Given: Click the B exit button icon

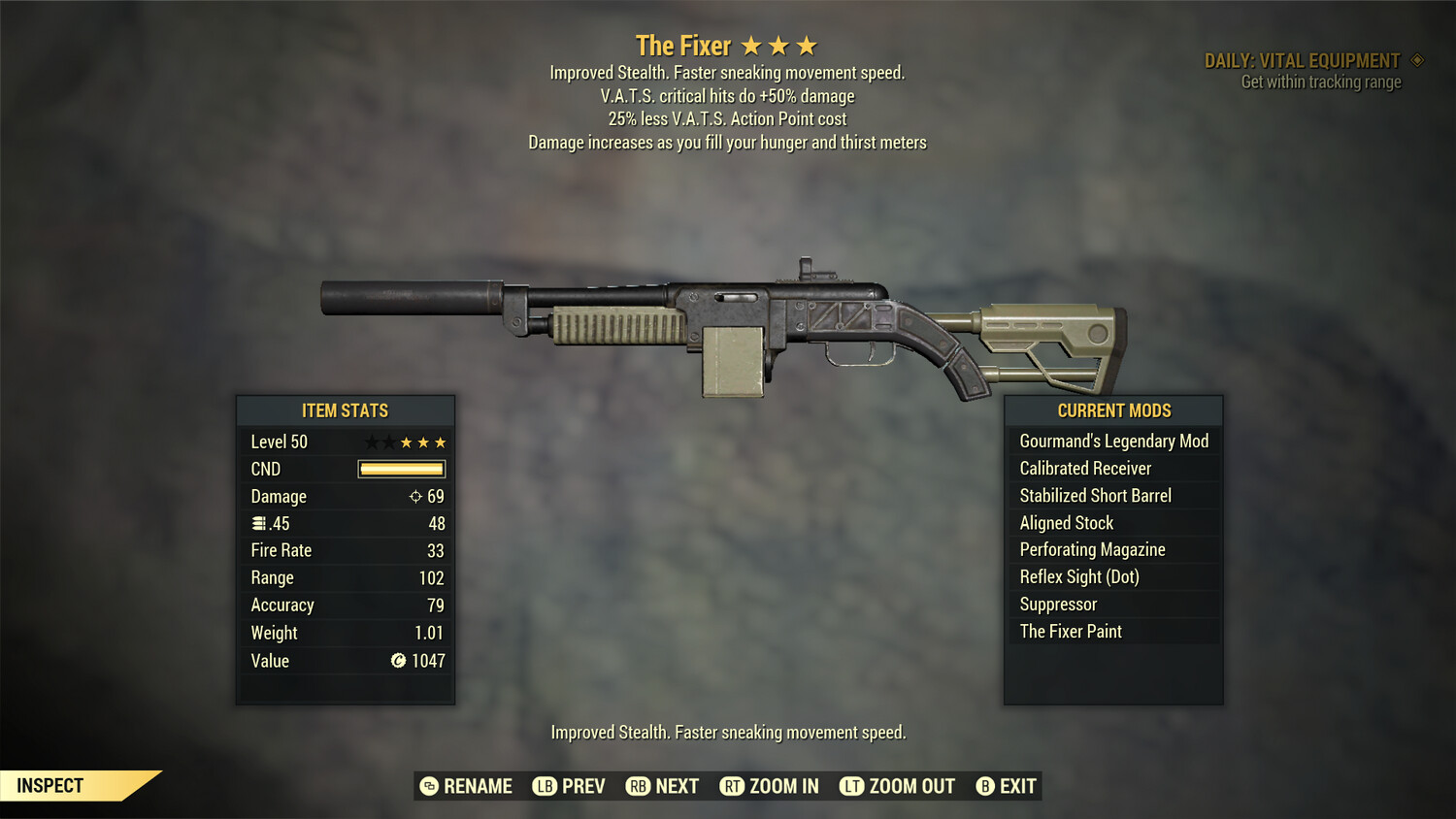Looking at the screenshot, I should (986, 786).
